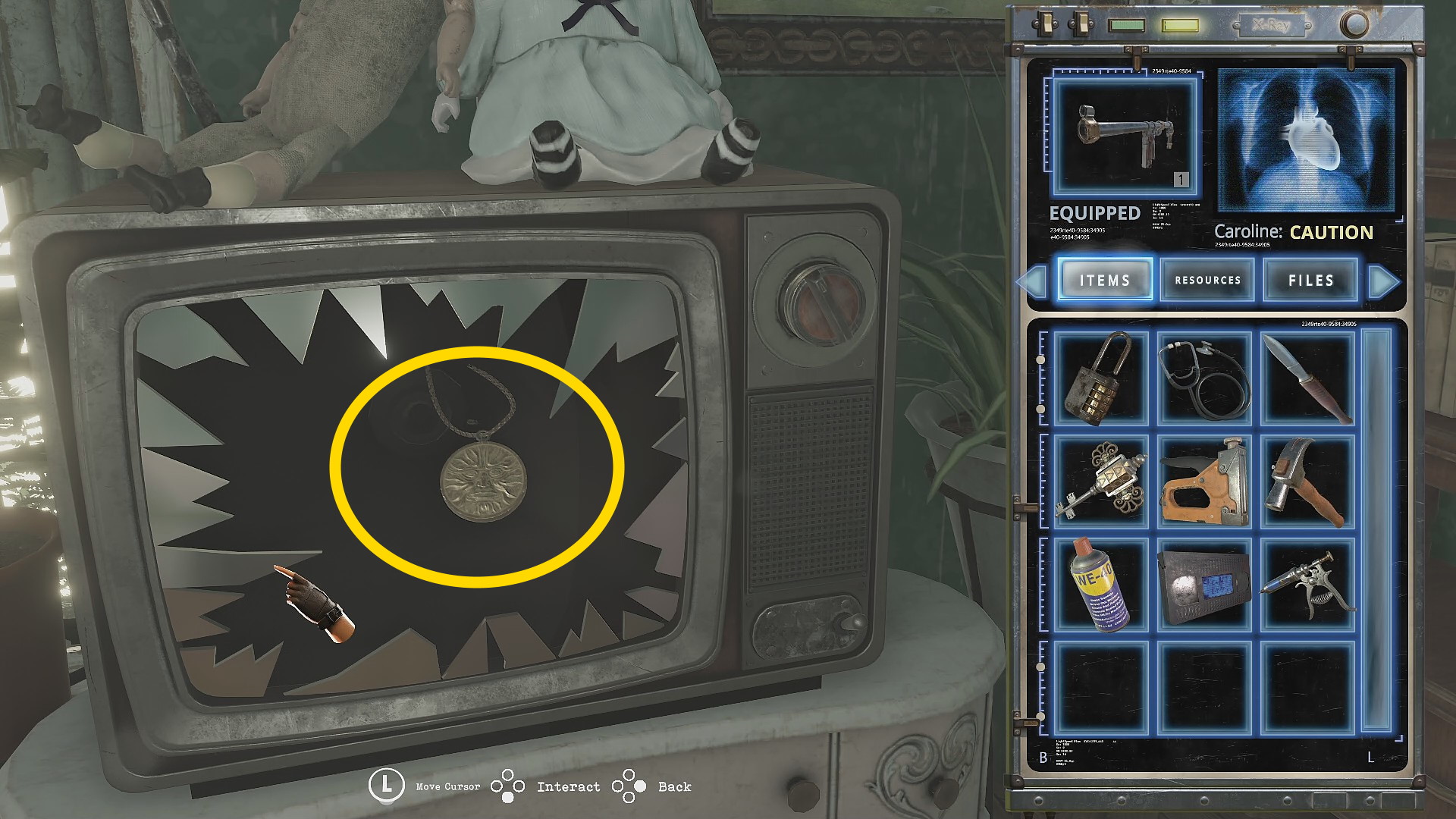The image size is (1456, 819).
Task: Open the RESOURCES tab
Action: [1207, 280]
